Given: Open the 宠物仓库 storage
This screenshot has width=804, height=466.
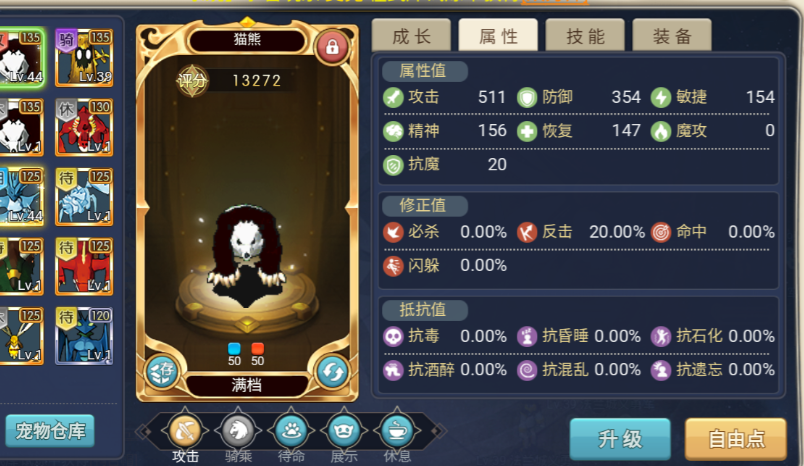Looking at the screenshot, I should [x=49, y=431].
